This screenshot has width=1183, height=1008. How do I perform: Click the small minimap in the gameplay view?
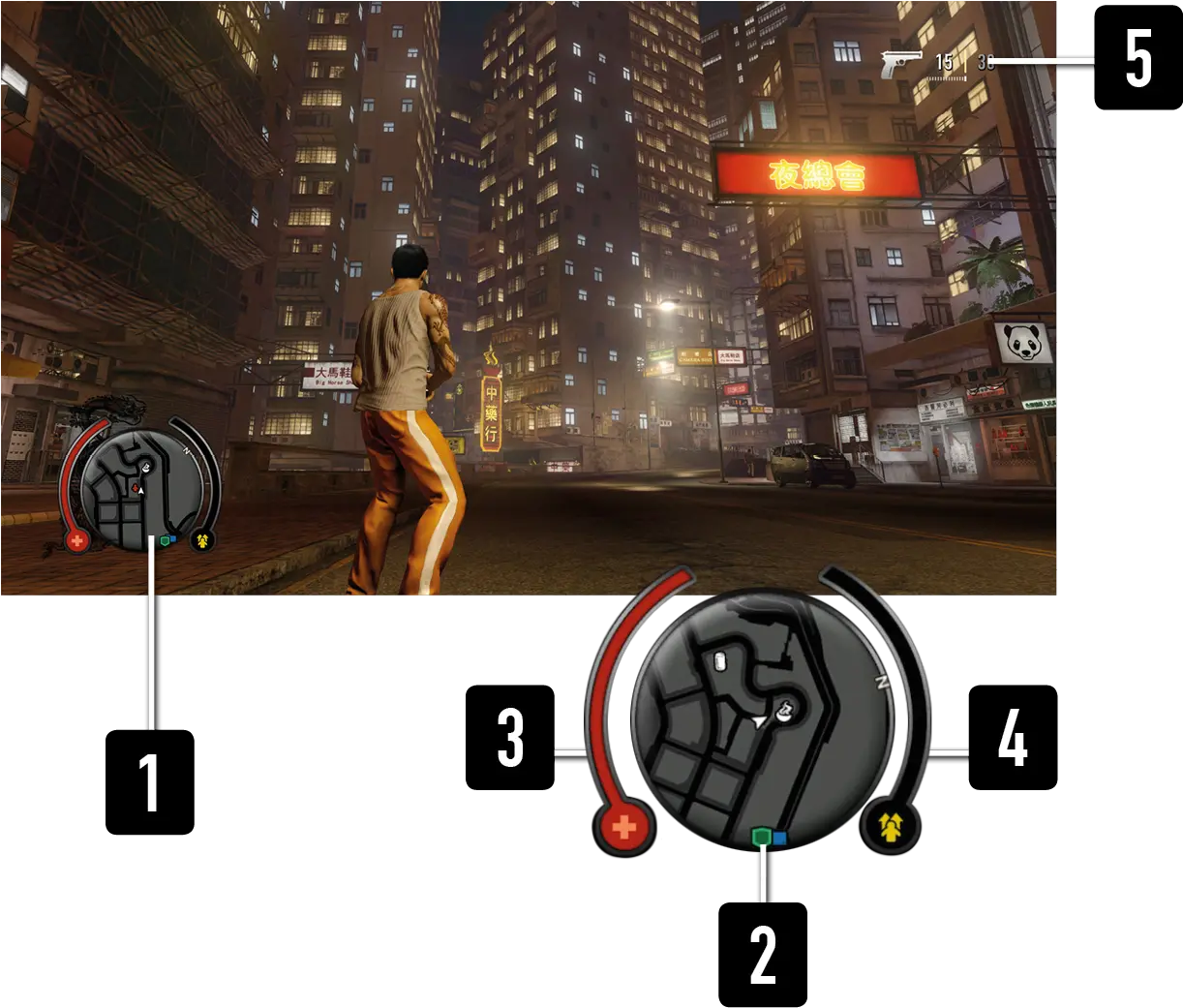pos(142,490)
